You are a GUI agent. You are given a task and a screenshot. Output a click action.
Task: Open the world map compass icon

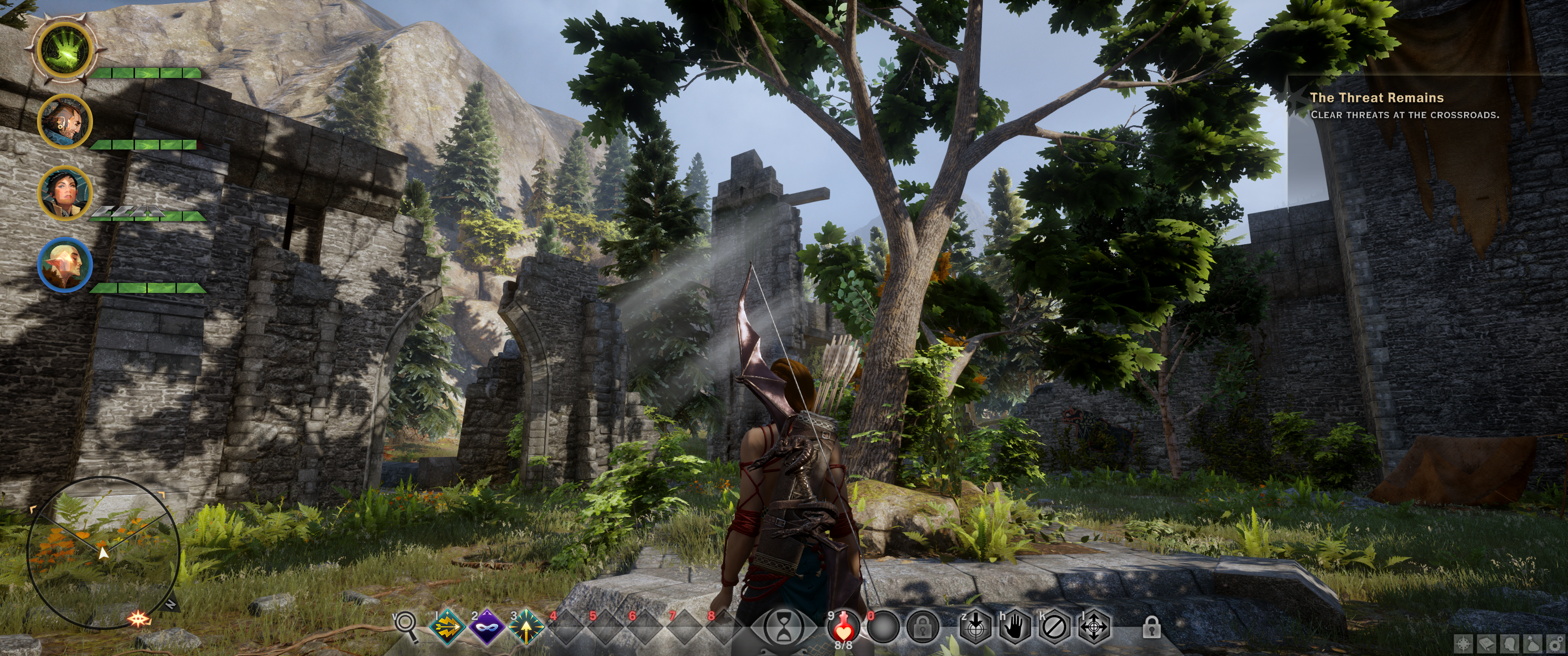(1464, 644)
